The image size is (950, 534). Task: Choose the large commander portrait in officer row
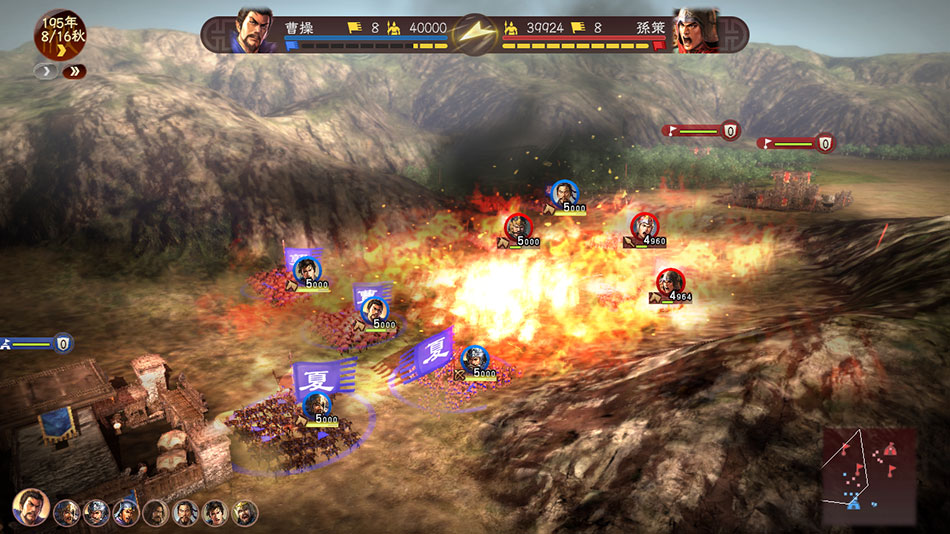[31, 507]
